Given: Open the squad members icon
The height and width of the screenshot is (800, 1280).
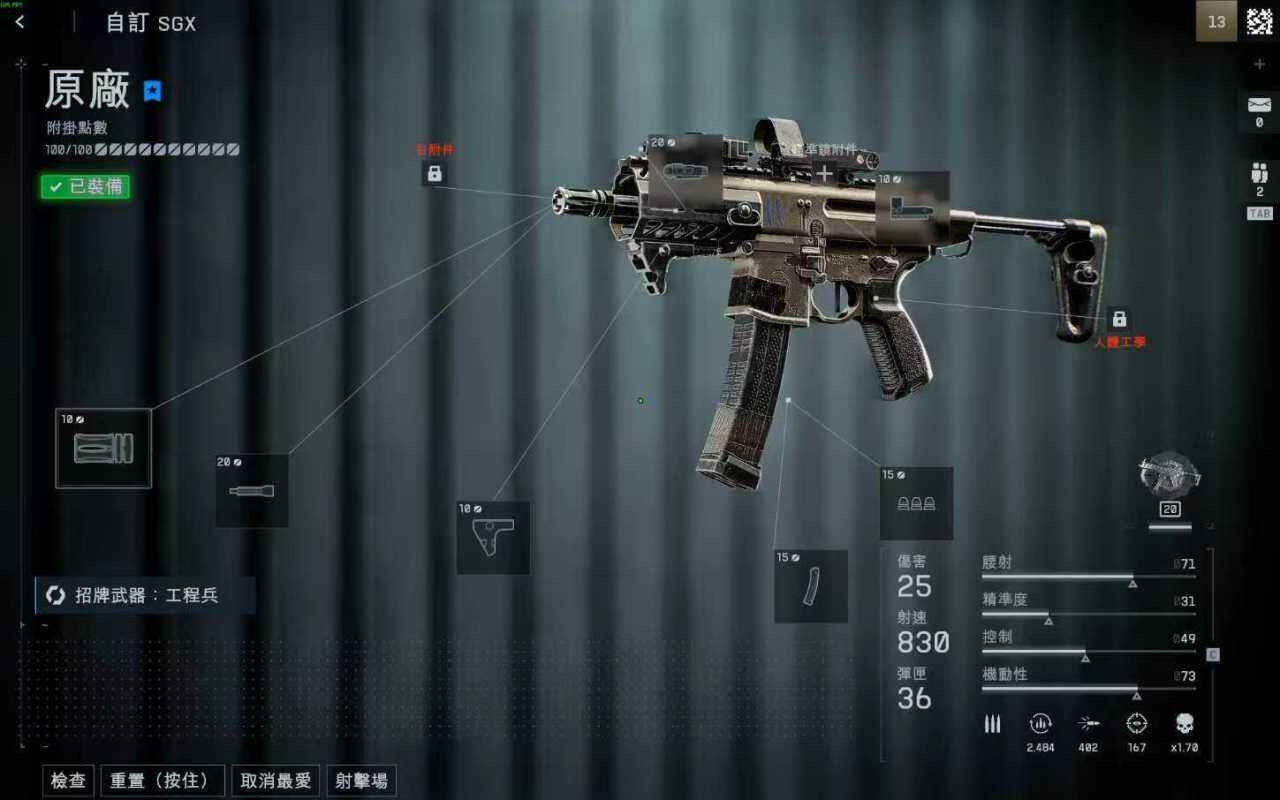Looking at the screenshot, I should 1259,171.
